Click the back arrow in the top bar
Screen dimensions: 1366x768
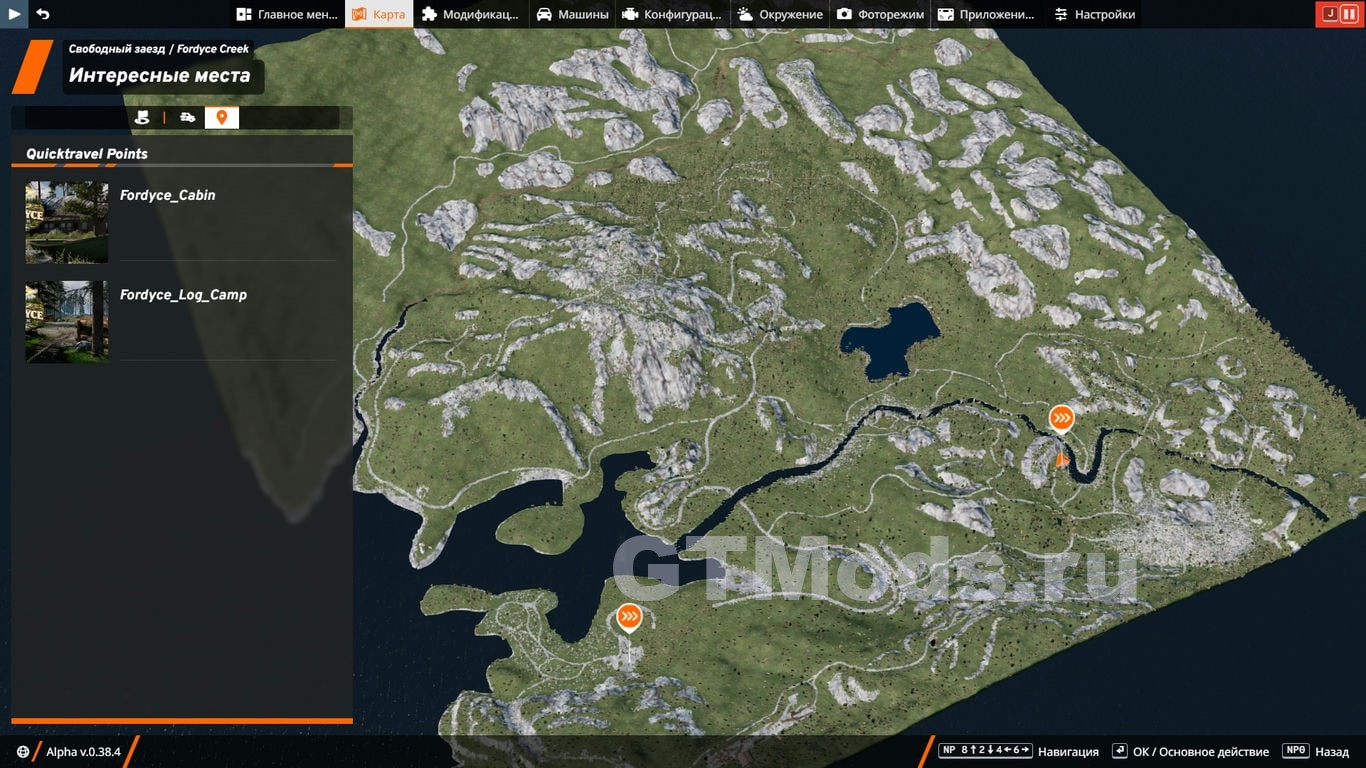coord(43,14)
